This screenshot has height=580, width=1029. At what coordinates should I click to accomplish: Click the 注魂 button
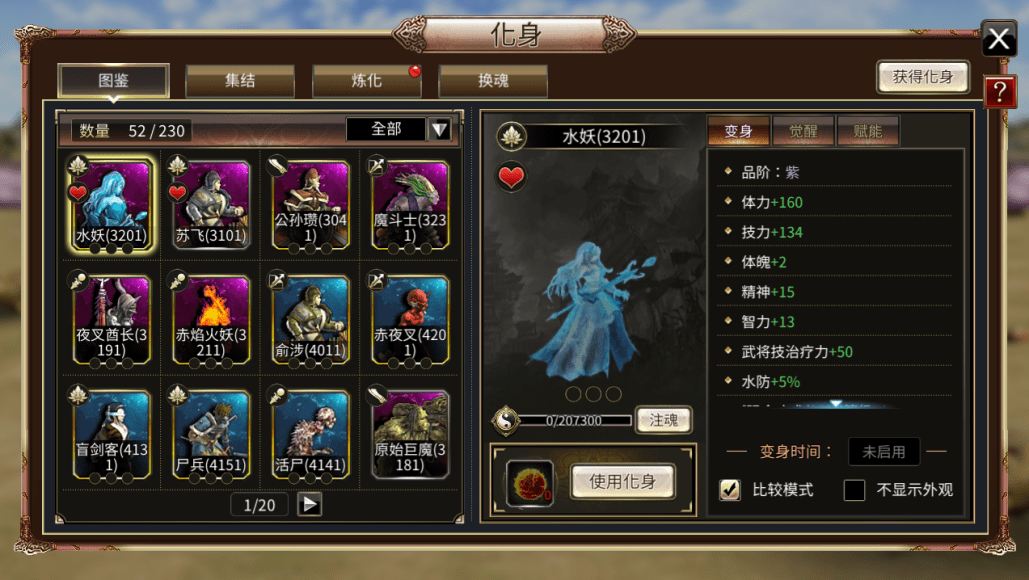point(663,419)
